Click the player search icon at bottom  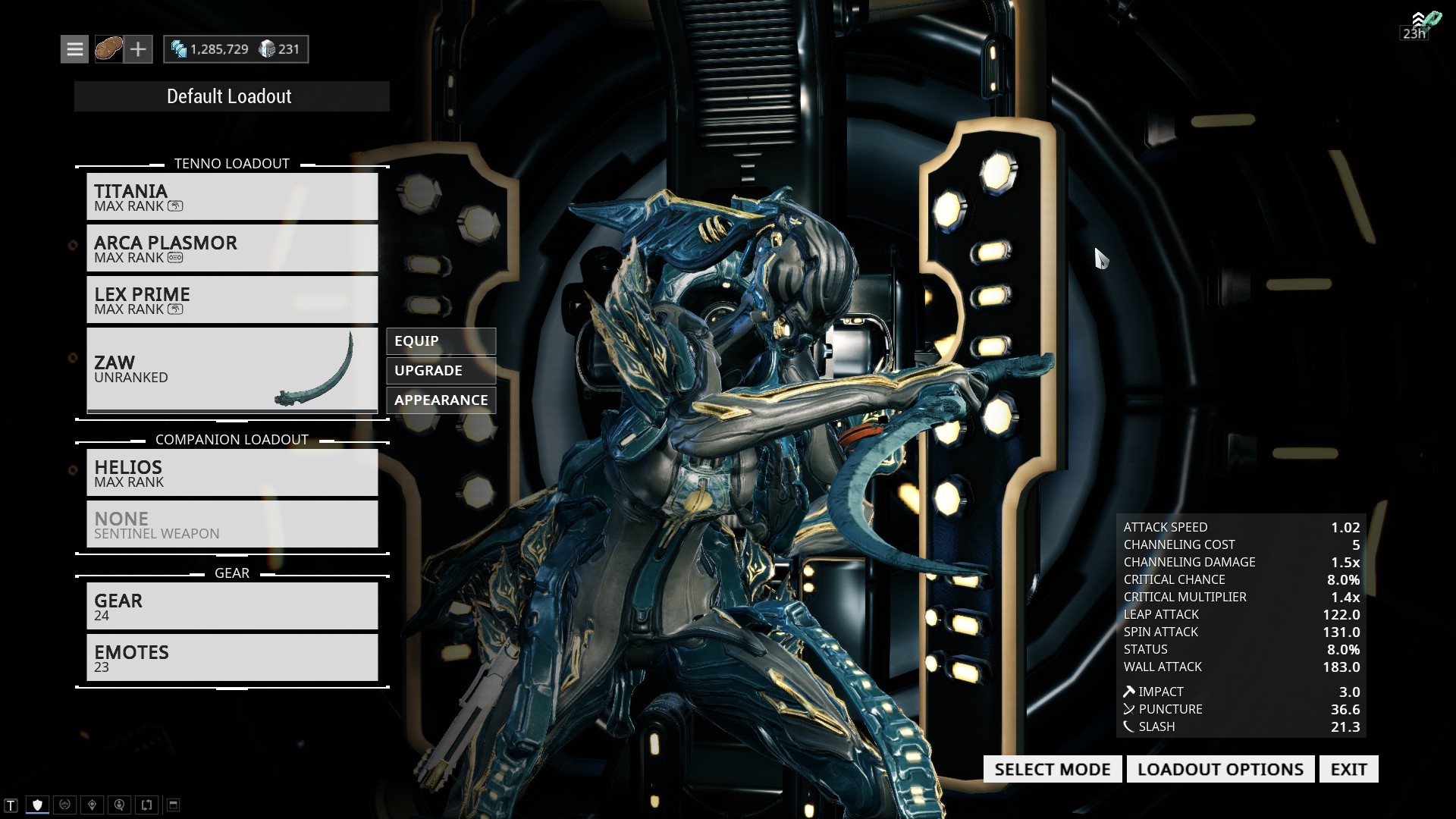tap(119, 805)
